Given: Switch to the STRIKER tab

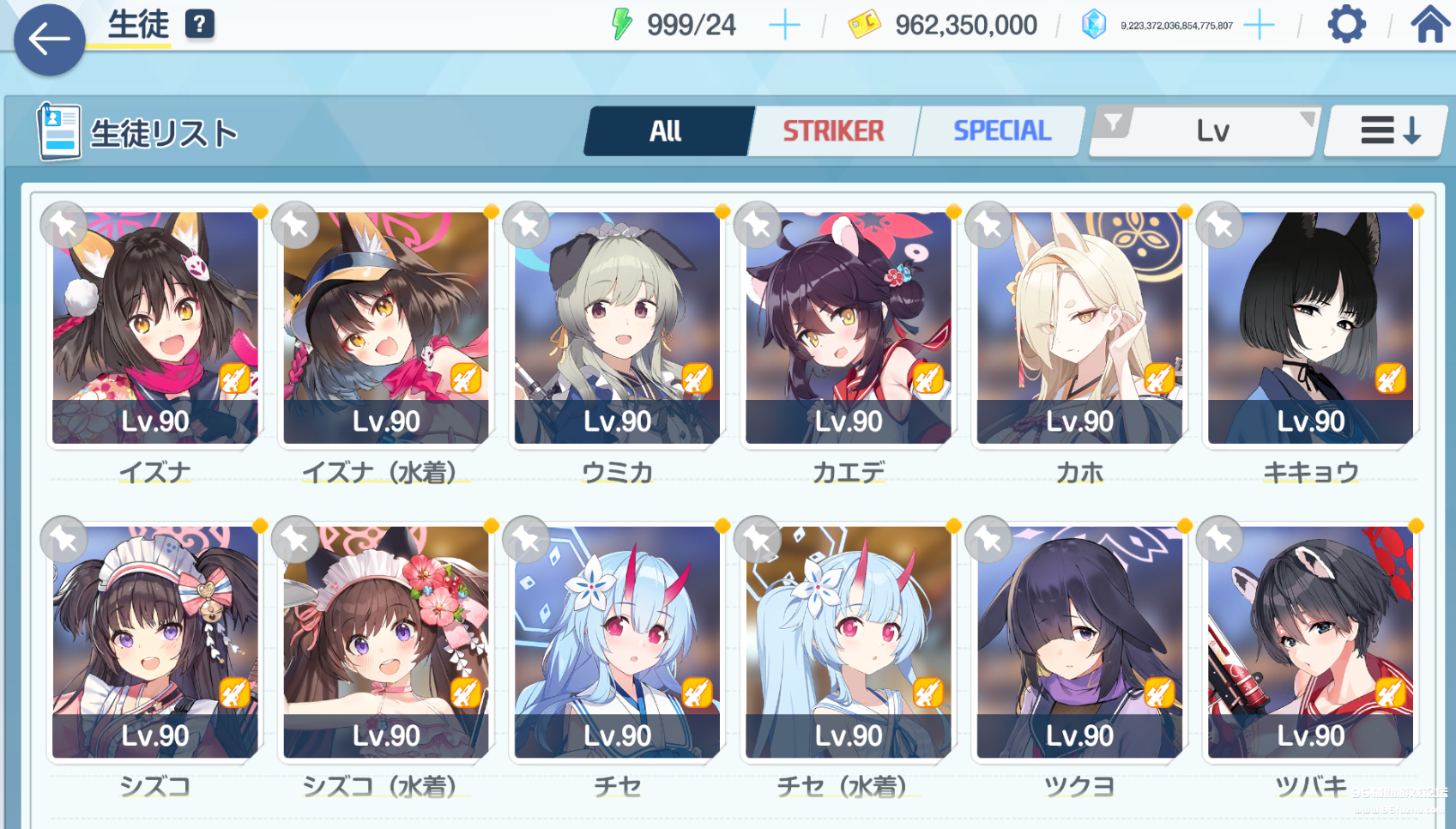Looking at the screenshot, I should (833, 131).
